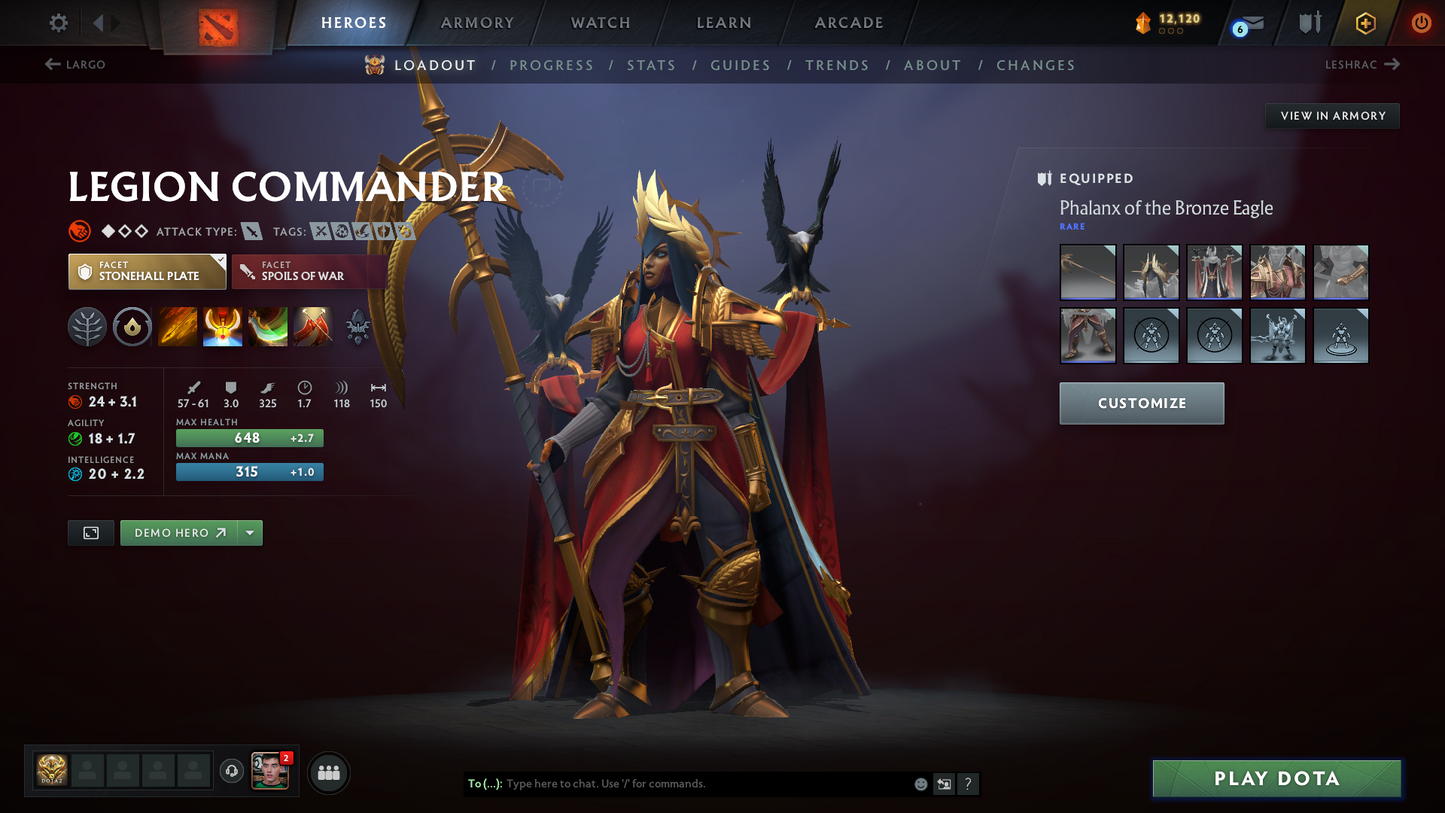The image size is (1445, 813).
Task: Open the Arcade menu
Action: pyautogui.click(x=848, y=22)
